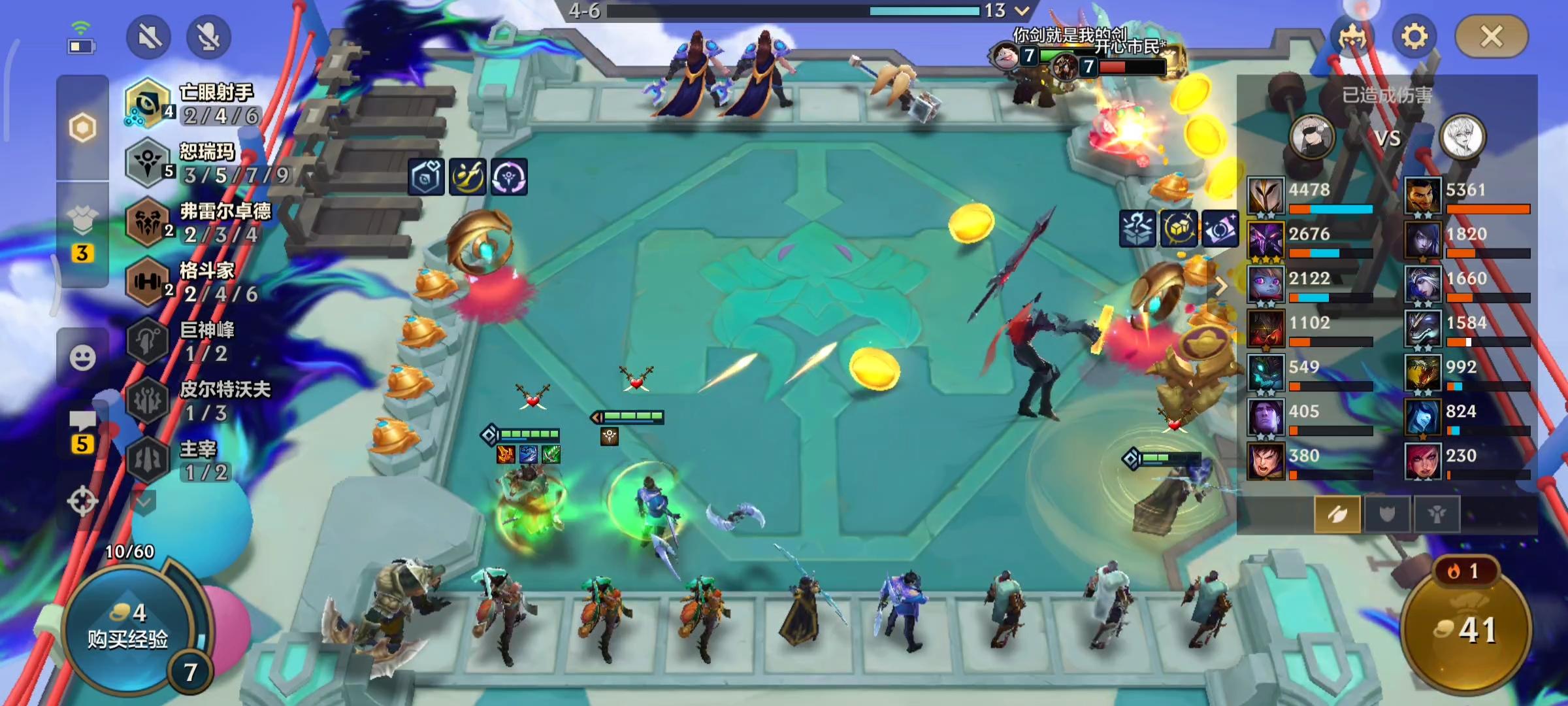Select the 亡眼射手 trait entry
Screen dimensions: 1568x706
196,103
